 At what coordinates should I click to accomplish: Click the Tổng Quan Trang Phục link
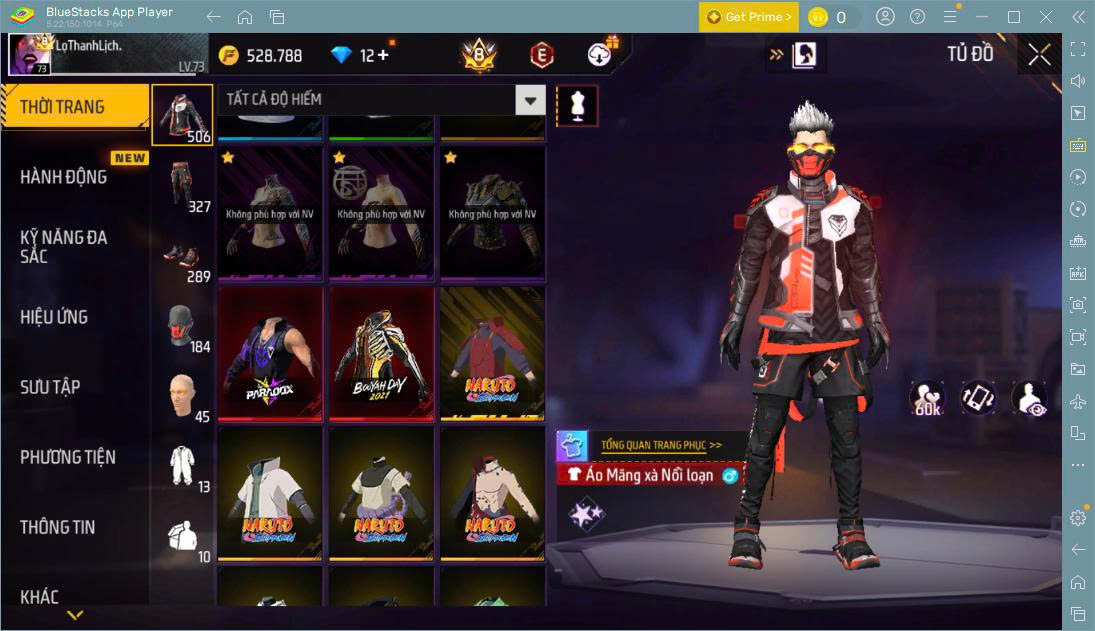661,445
